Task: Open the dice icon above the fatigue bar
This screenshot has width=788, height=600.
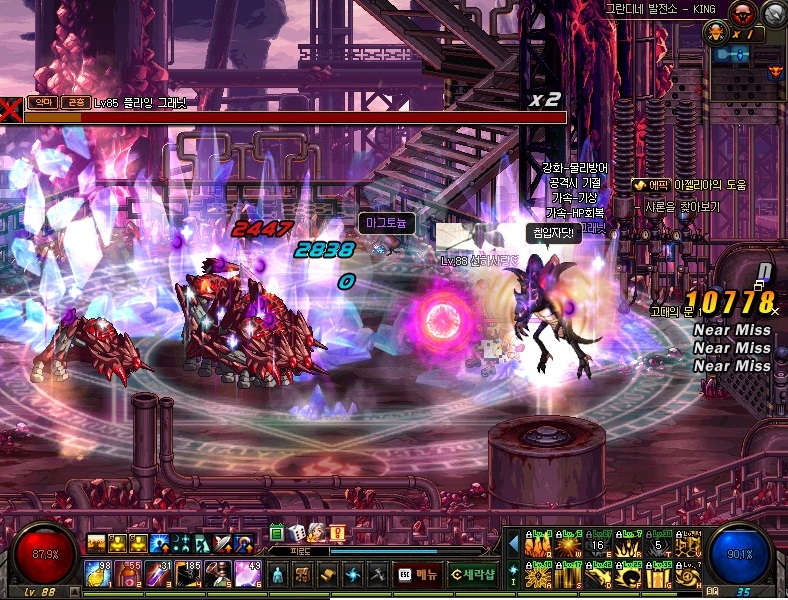Action: [297, 532]
